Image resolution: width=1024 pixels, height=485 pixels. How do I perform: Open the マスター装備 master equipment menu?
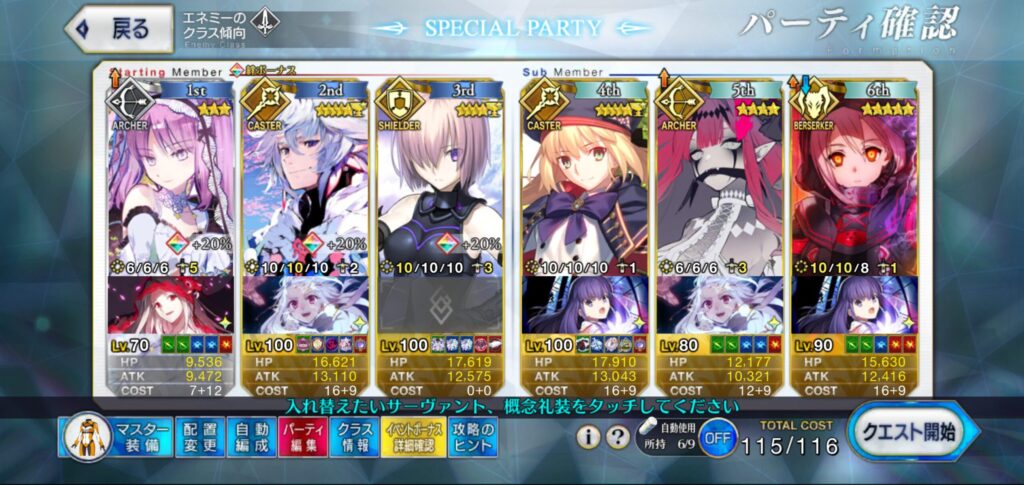click(x=115, y=438)
